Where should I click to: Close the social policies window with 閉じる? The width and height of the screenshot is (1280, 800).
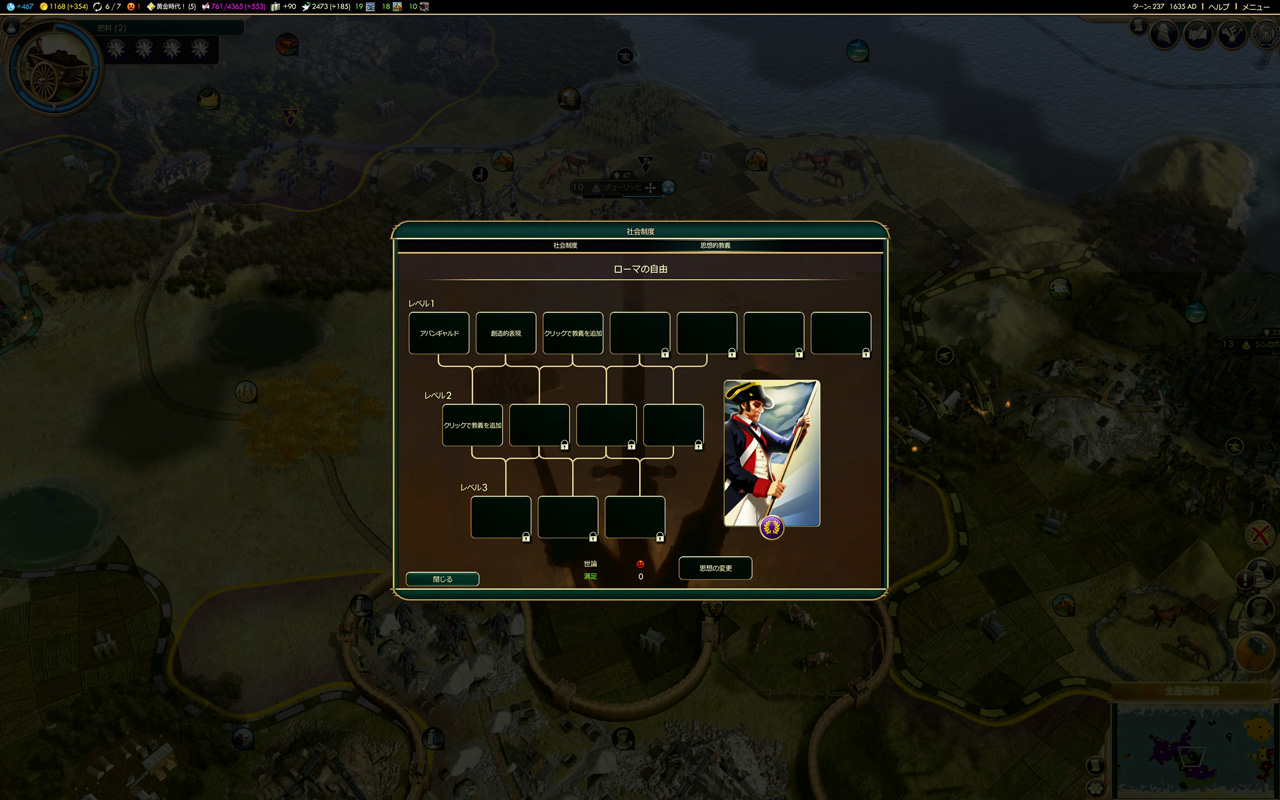coord(442,579)
